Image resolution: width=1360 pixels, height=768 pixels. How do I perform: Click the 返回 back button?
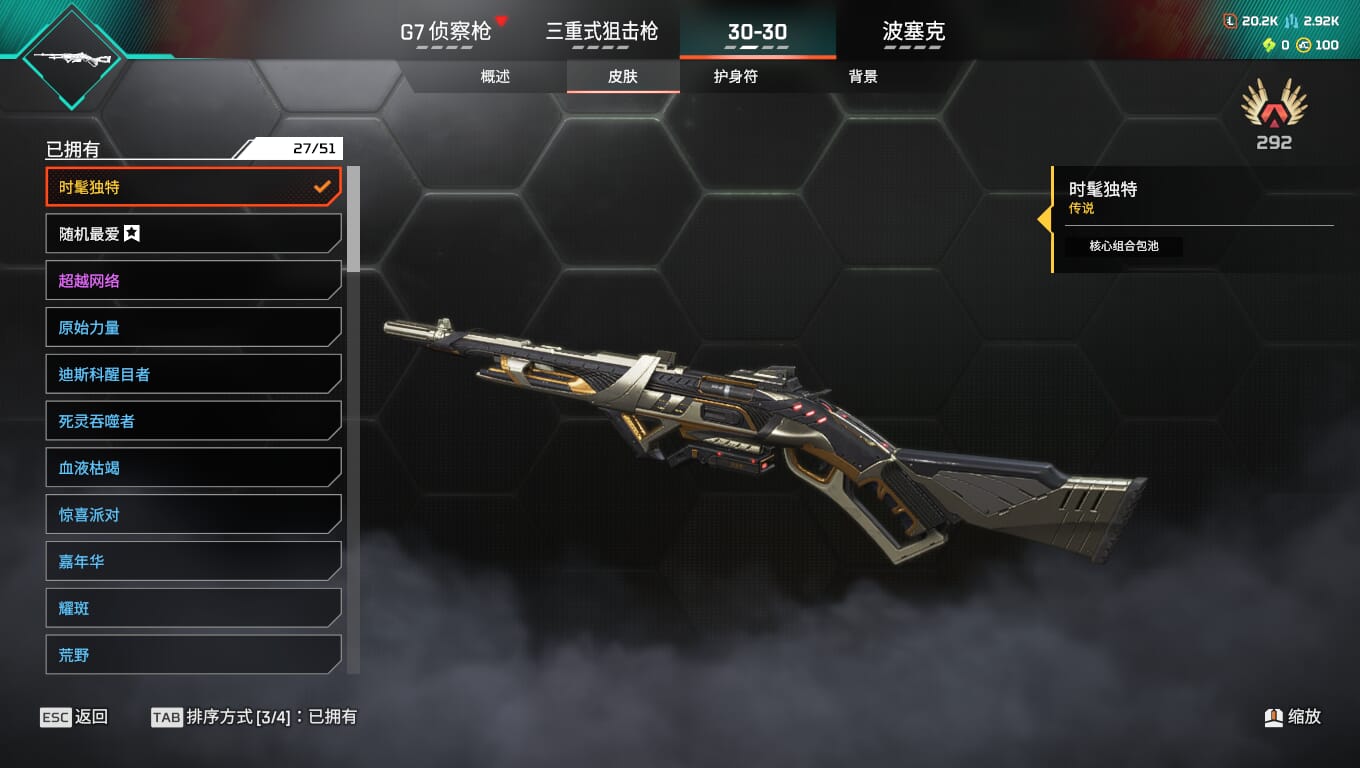[x=74, y=717]
